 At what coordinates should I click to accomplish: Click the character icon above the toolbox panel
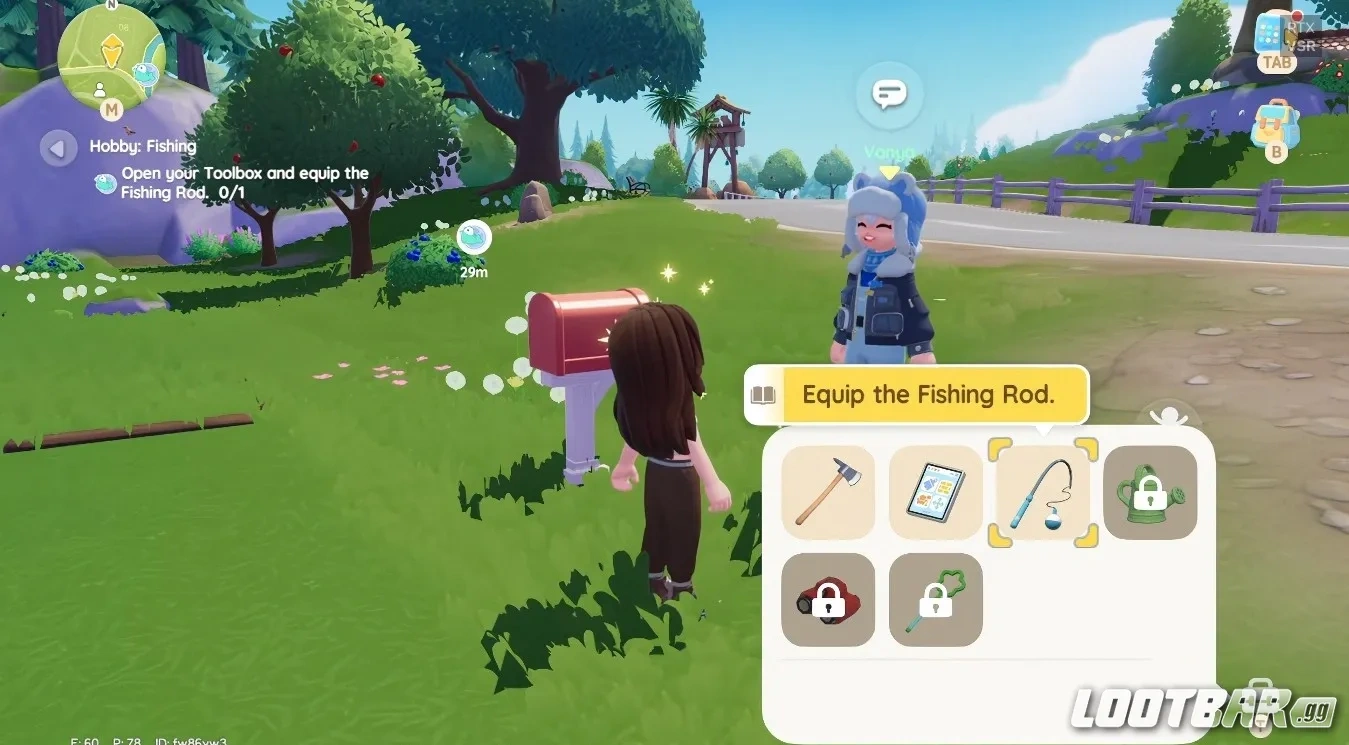(1168, 415)
